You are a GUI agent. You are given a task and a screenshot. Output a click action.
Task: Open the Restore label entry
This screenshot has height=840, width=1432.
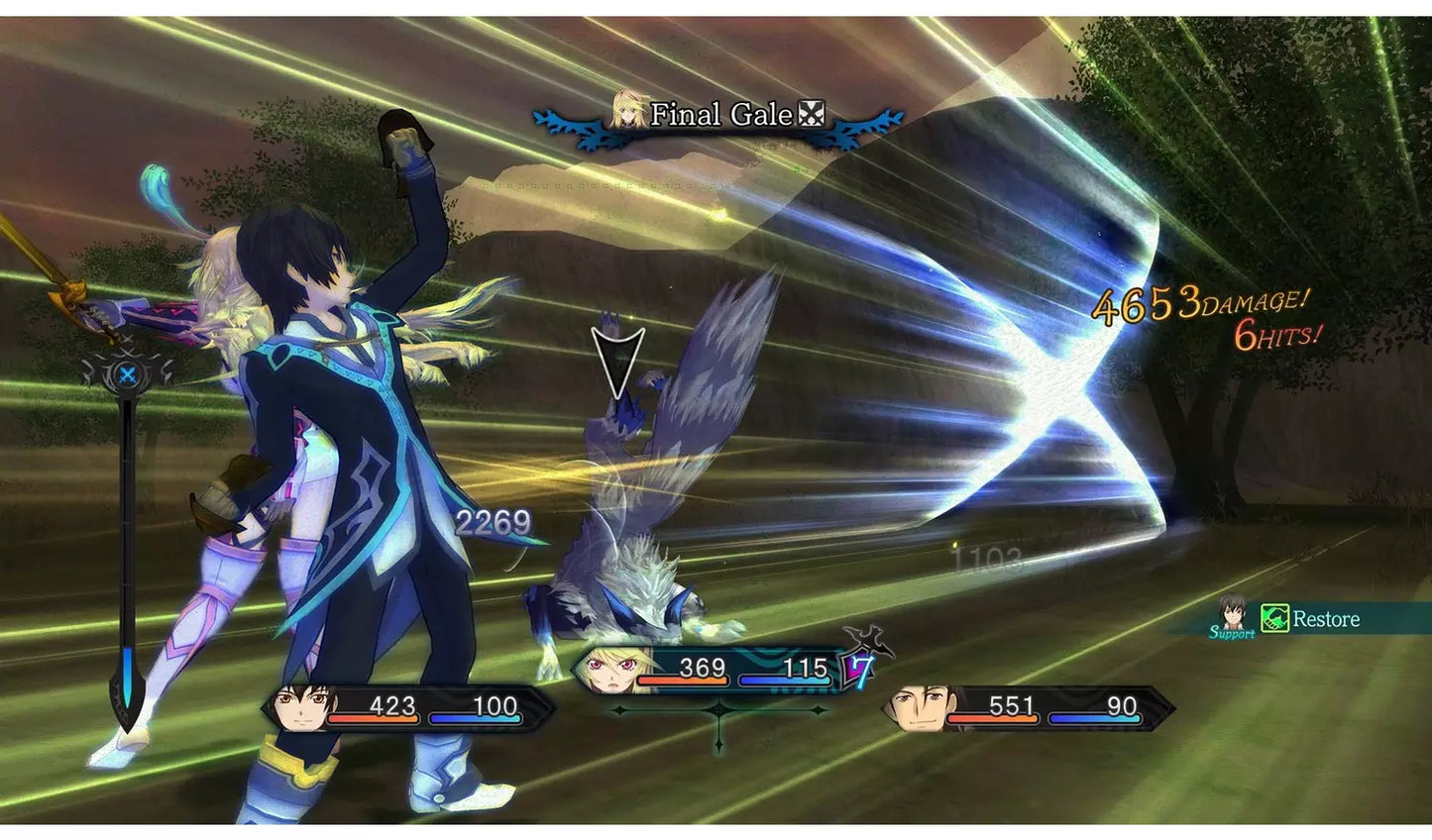click(1326, 621)
